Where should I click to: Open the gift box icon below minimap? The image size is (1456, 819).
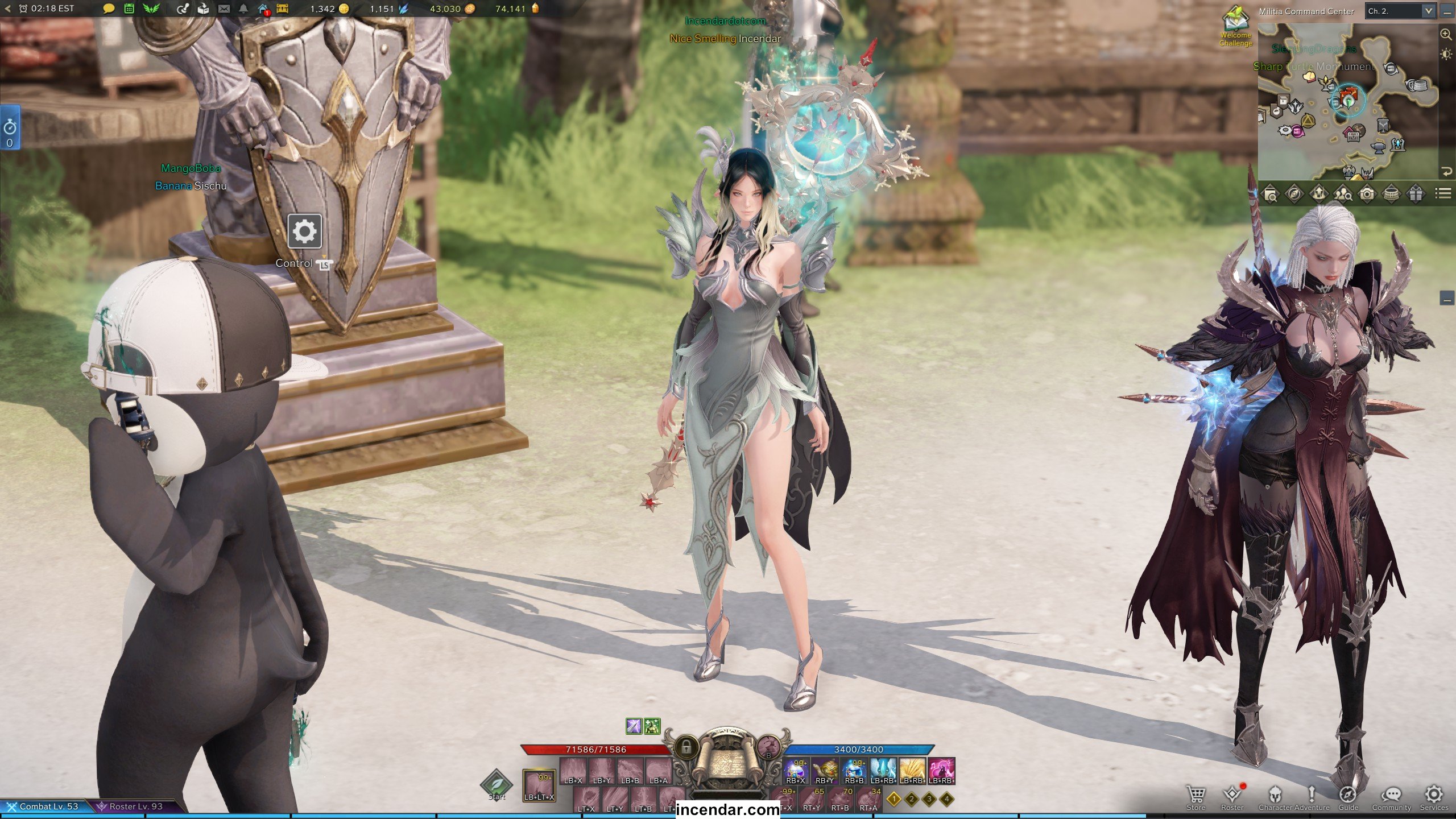point(1416,195)
